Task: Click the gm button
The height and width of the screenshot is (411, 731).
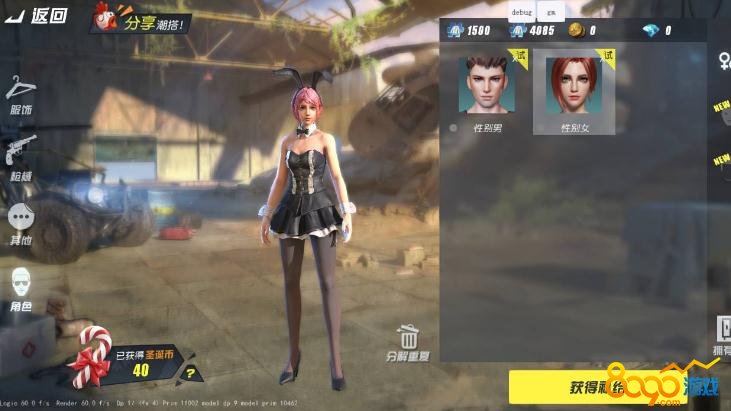Action: click(x=550, y=11)
